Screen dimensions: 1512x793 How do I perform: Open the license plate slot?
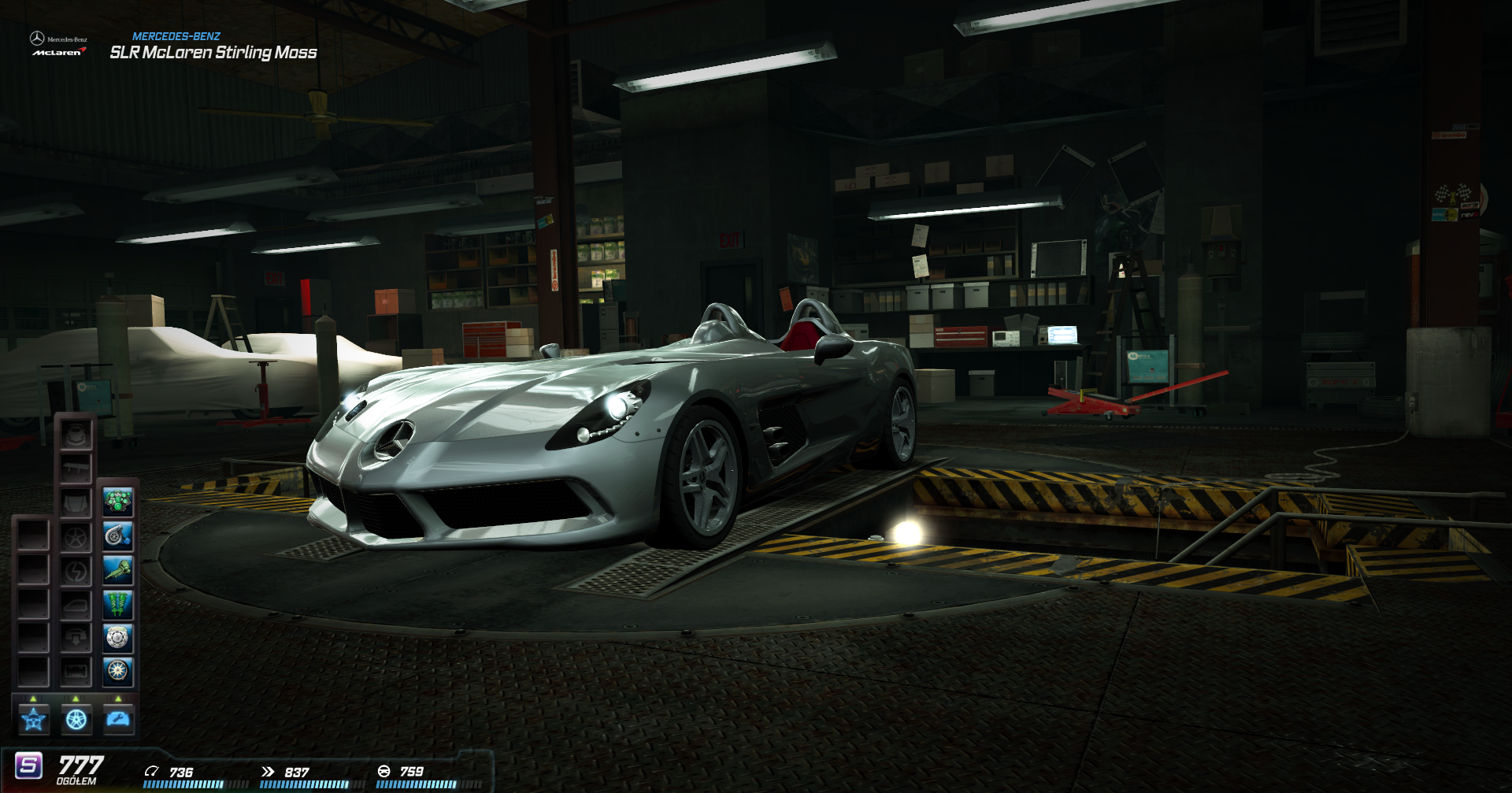(76, 671)
